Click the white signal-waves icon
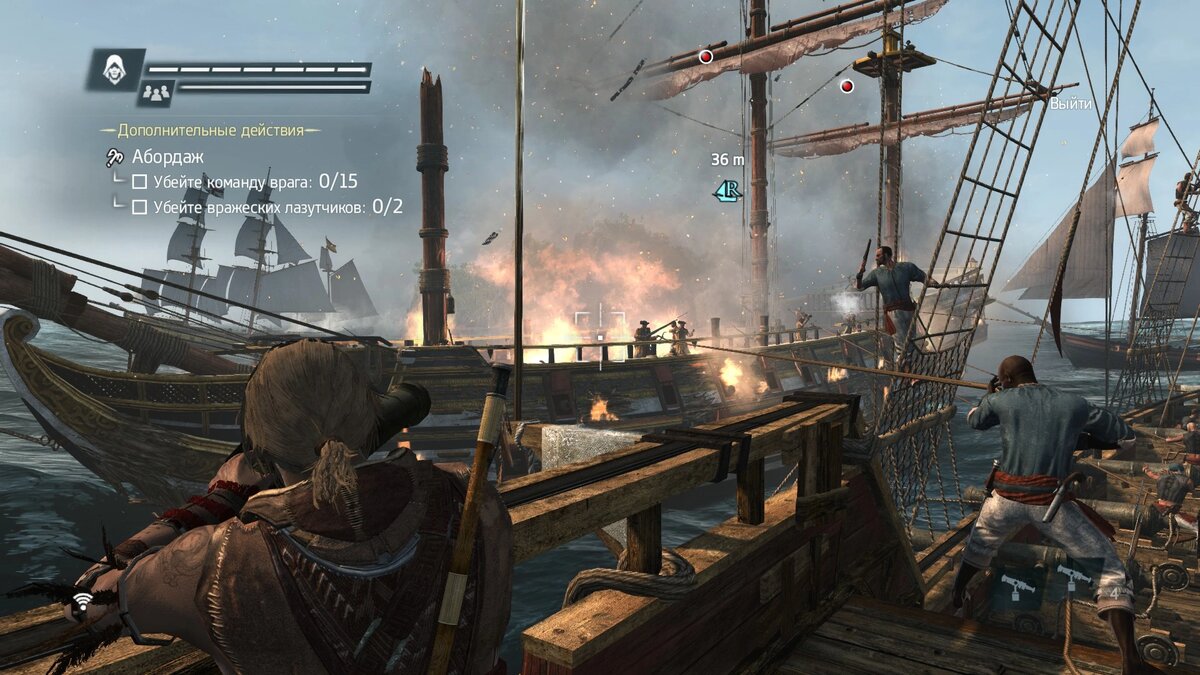Image resolution: width=1200 pixels, height=675 pixels. pyautogui.click(x=82, y=602)
